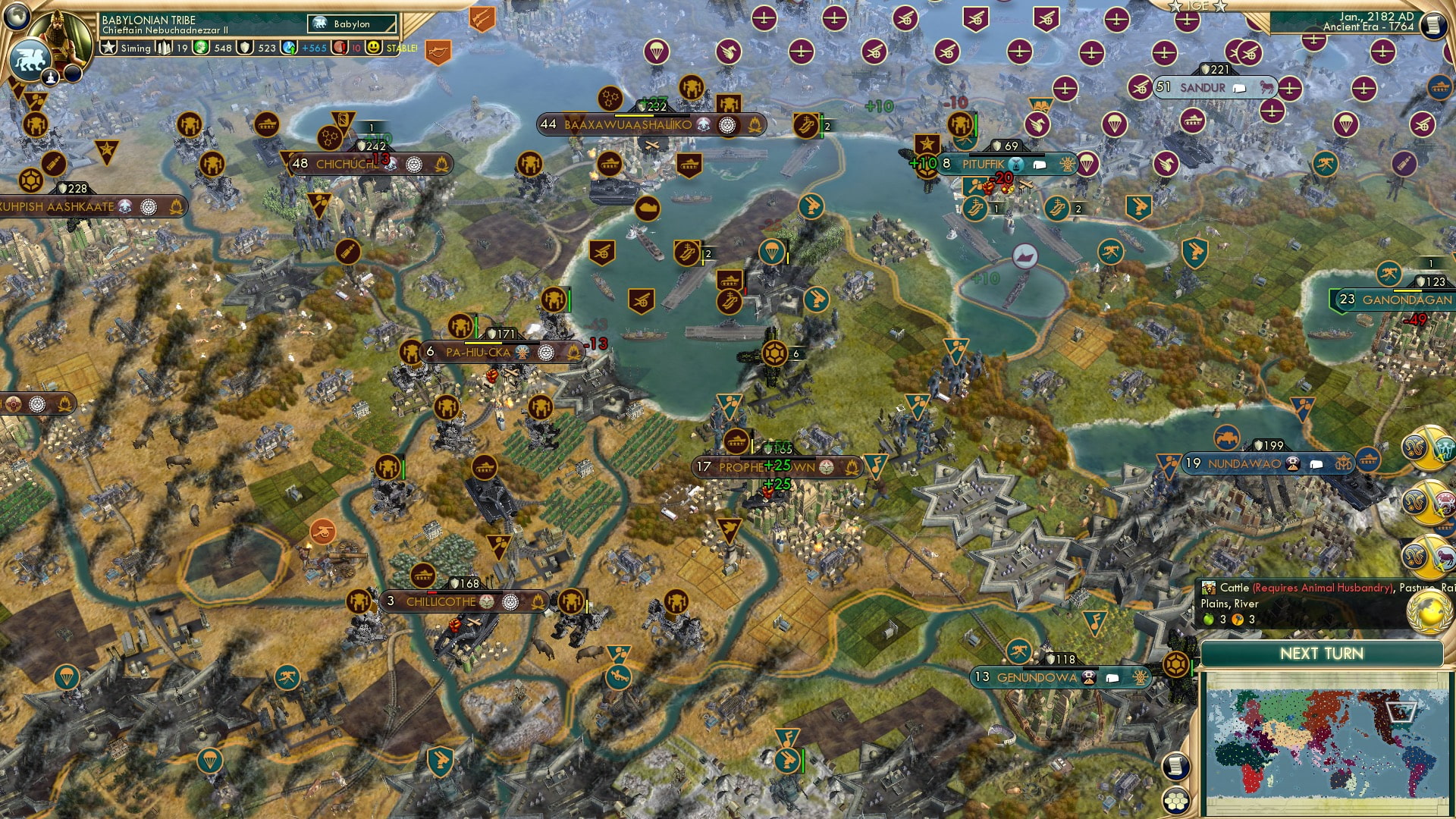Open the gold treasury showing 548
Viewport: 1456px width, 819px height.
pyautogui.click(x=199, y=47)
